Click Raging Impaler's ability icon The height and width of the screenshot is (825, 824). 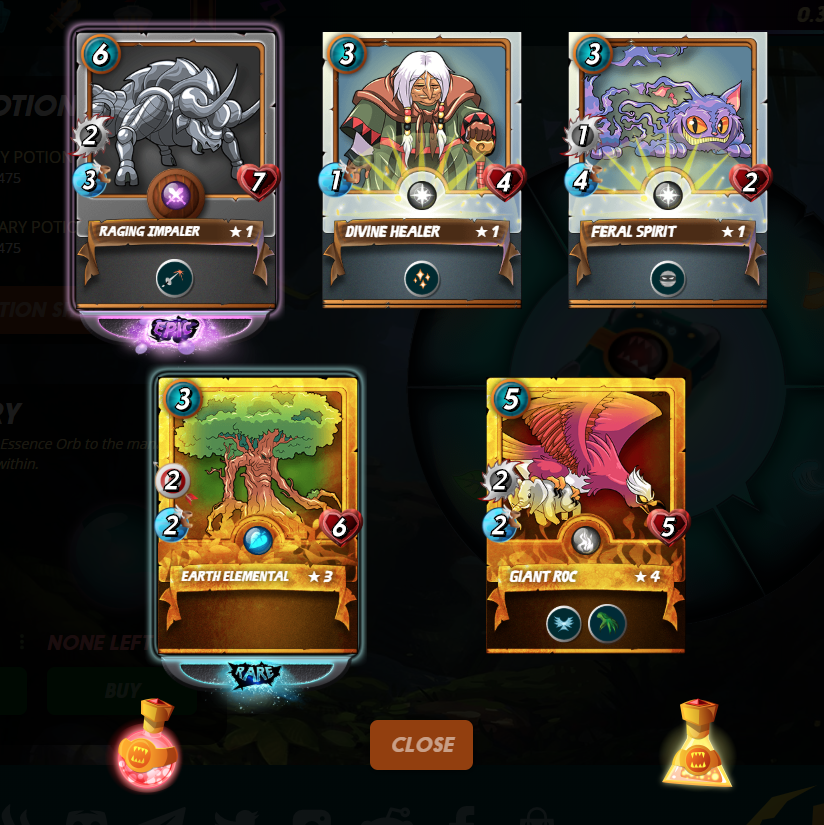click(175, 278)
